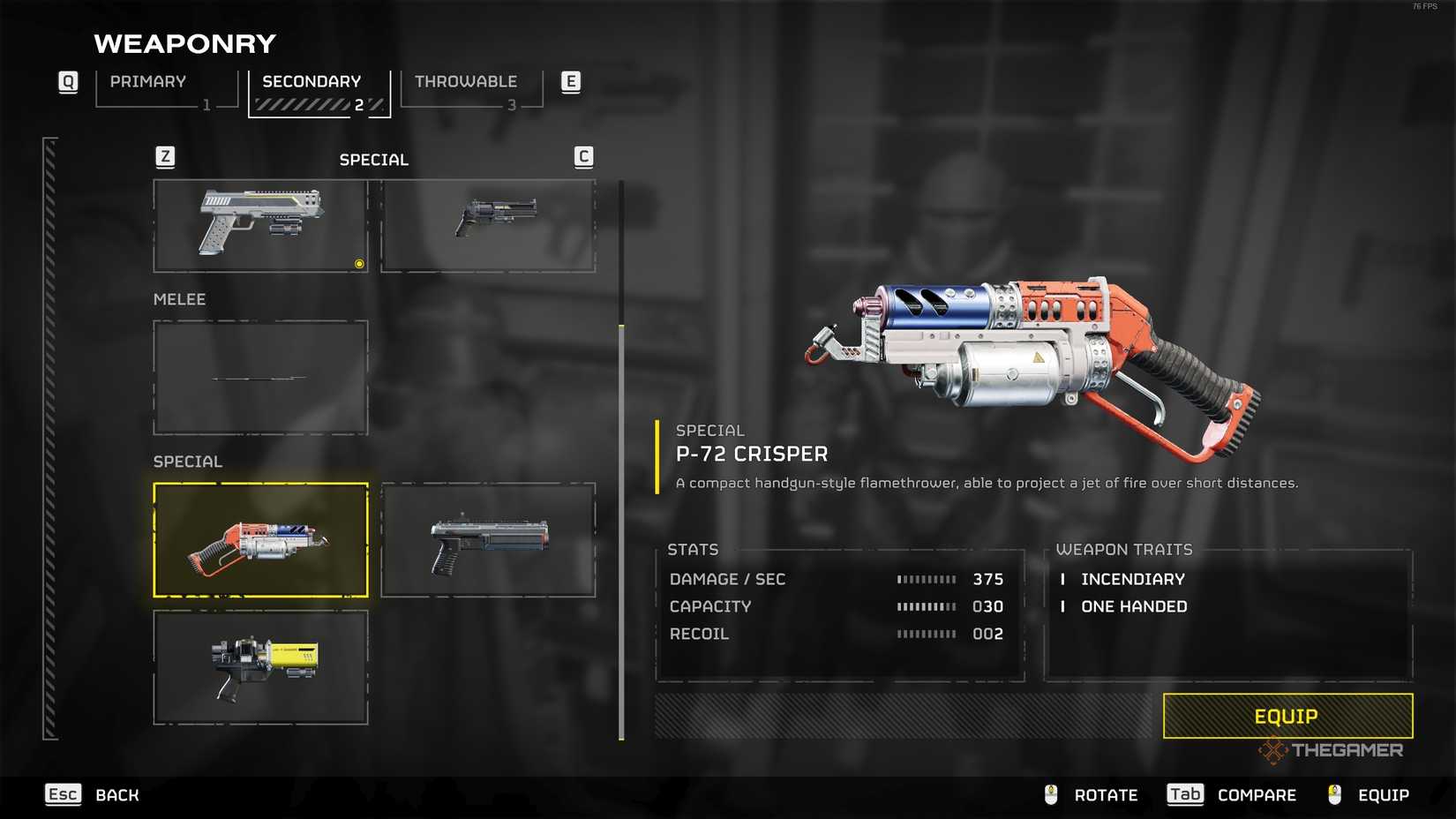Open the Compare weapons option

pos(1232,795)
